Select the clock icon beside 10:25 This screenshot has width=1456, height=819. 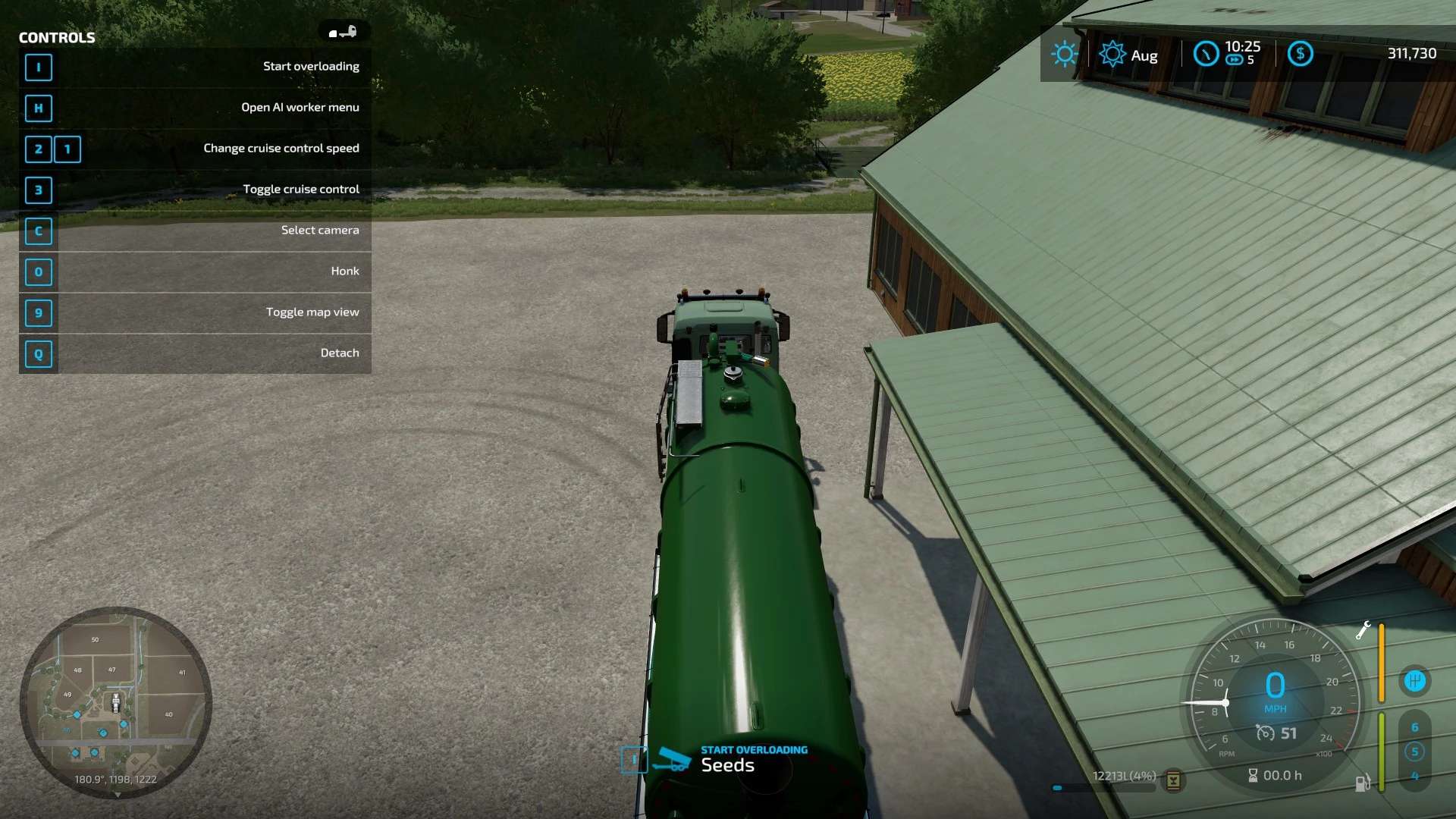(1206, 54)
